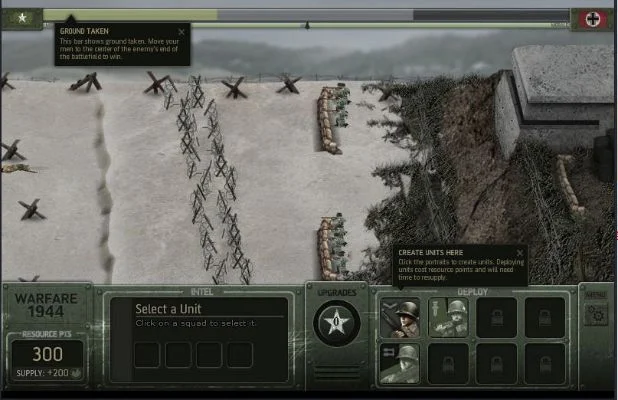Image resolution: width=618 pixels, height=400 pixels.
Task: Select the grenade-icon soldier portrait
Action: pos(447,317)
